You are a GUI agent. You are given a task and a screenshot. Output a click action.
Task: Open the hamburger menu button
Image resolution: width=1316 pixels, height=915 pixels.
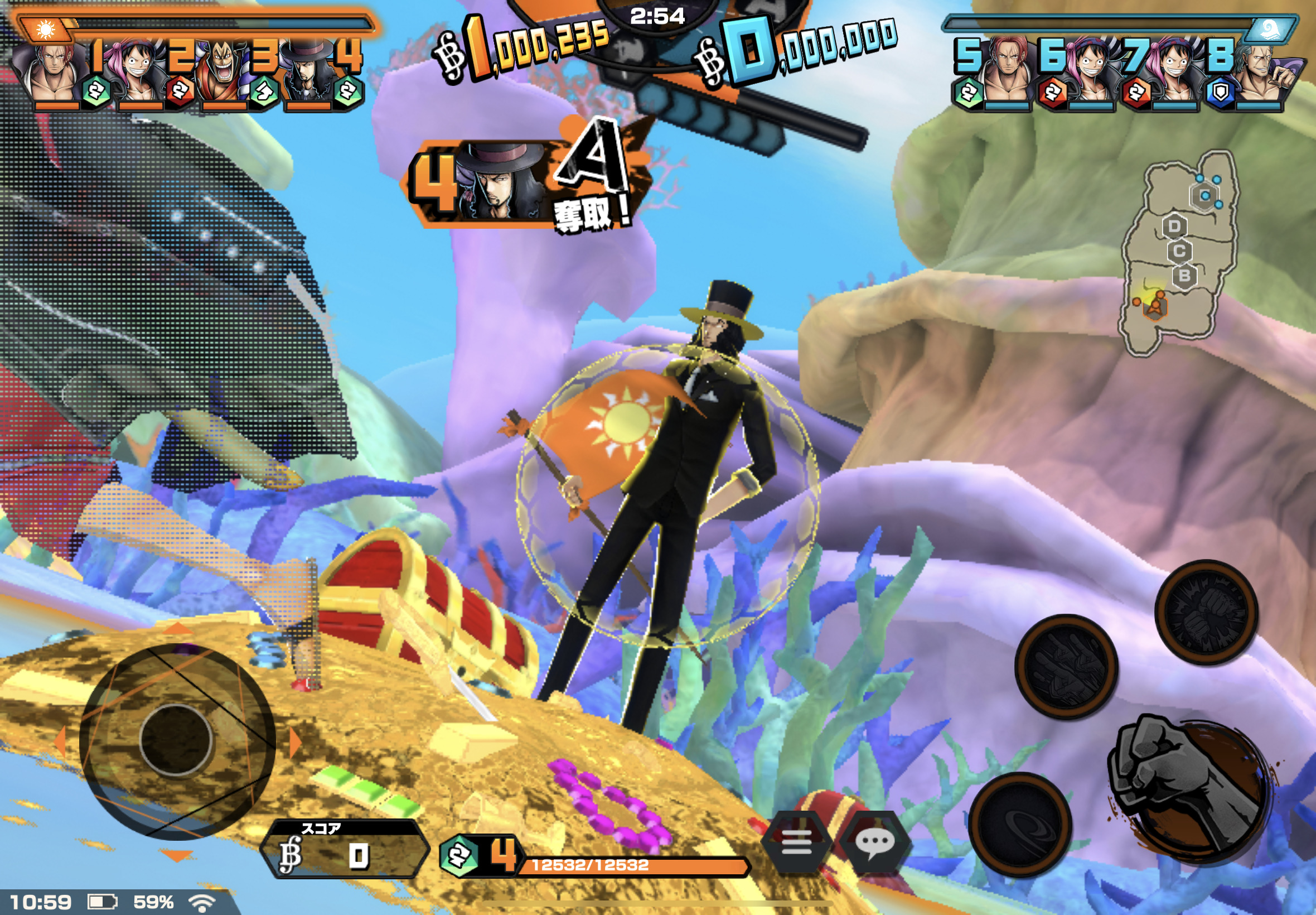796,842
